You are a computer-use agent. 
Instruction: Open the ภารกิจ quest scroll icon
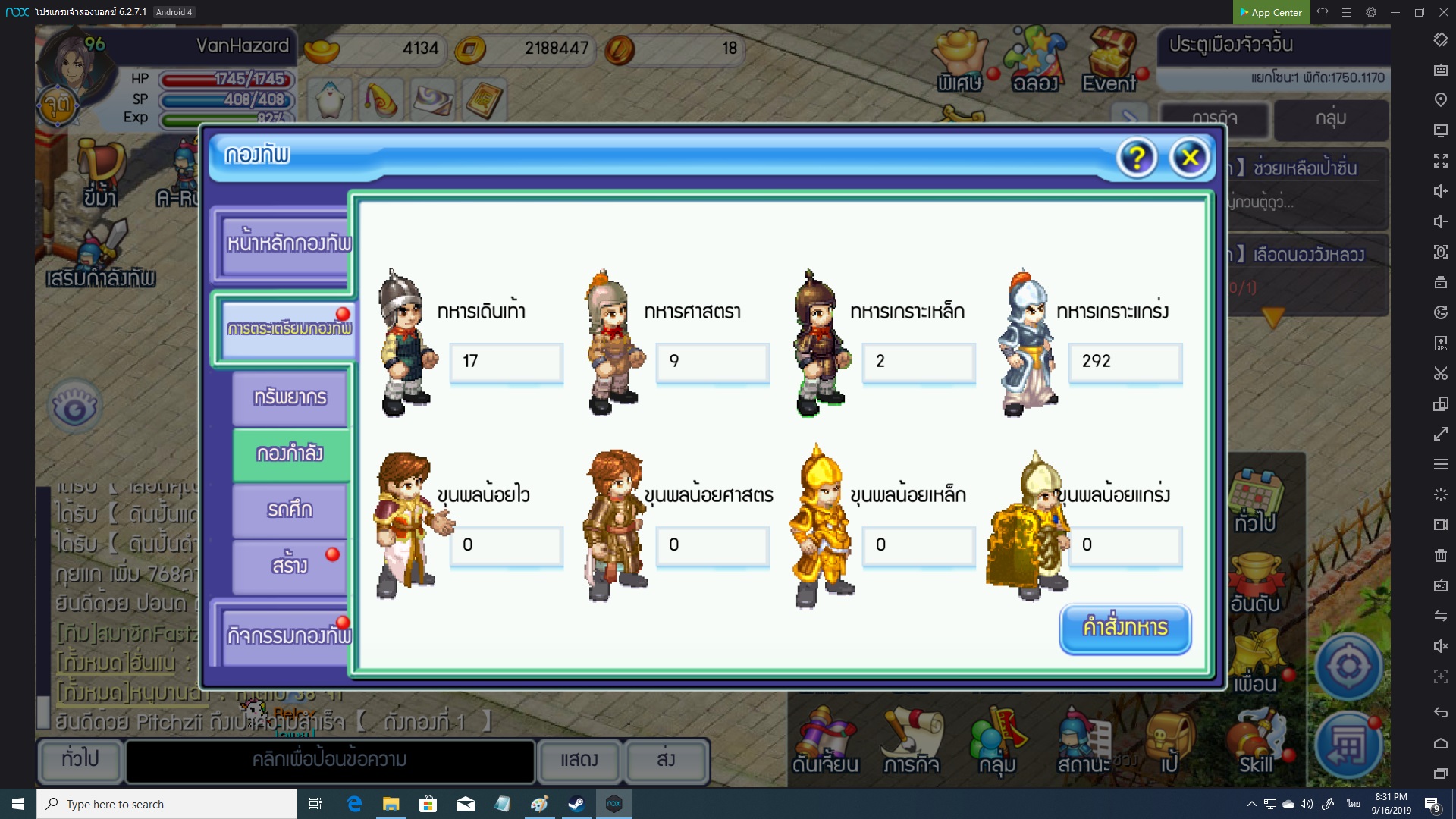tap(911, 743)
